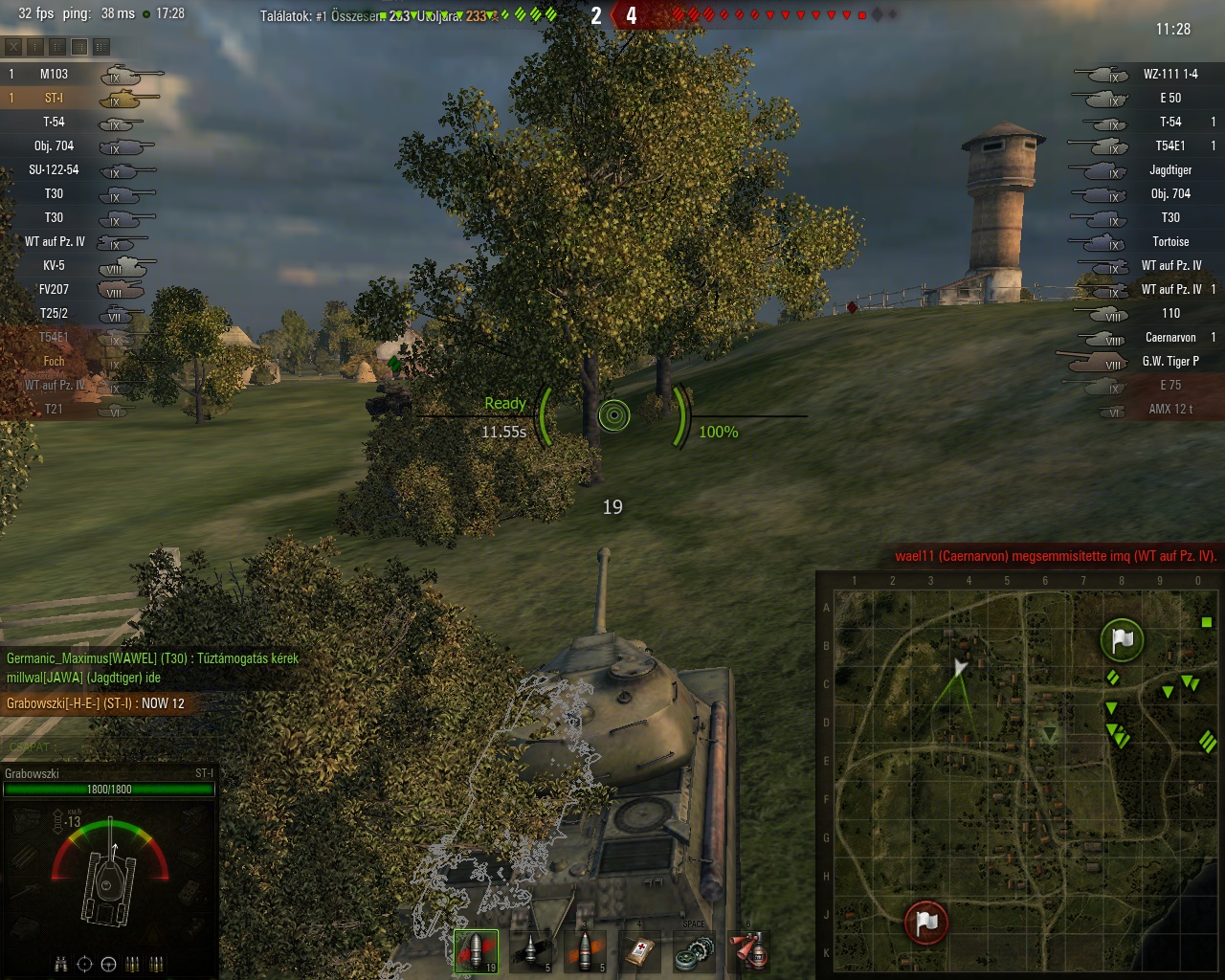Image resolution: width=1225 pixels, height=980 pixels.
Task: Pick the KV-5 row in the allied list
Action: click(x=54, y=265)
